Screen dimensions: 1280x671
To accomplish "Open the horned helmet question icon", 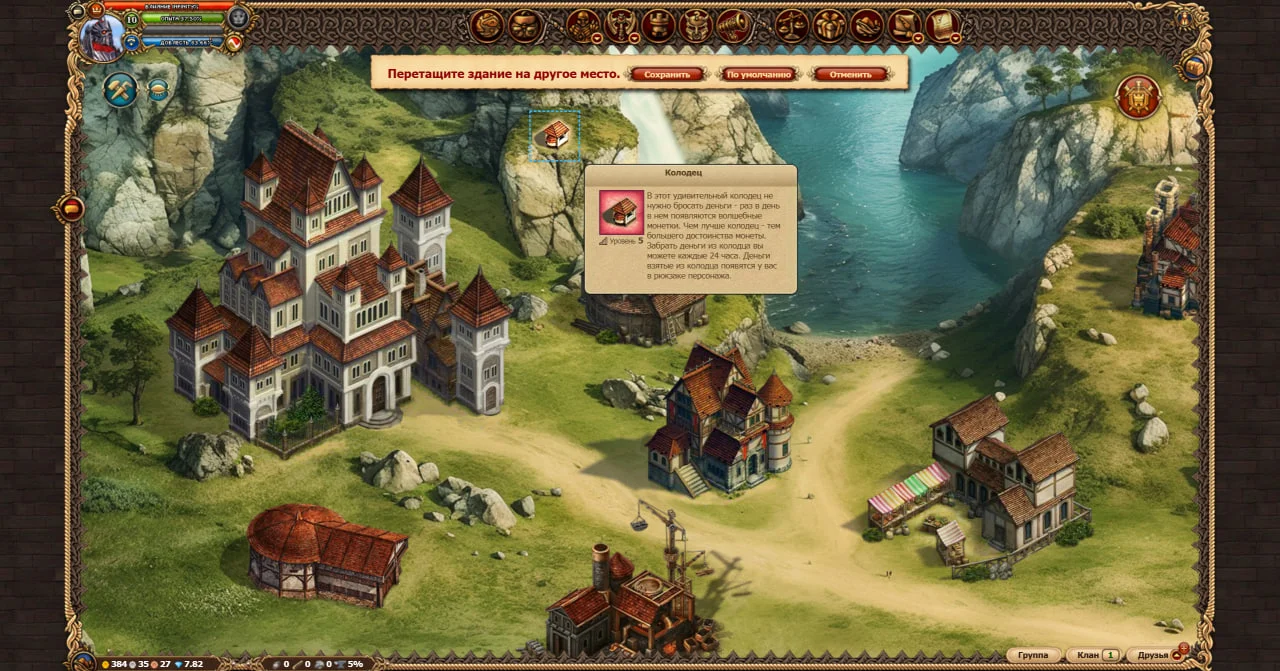I will point(695,26).
